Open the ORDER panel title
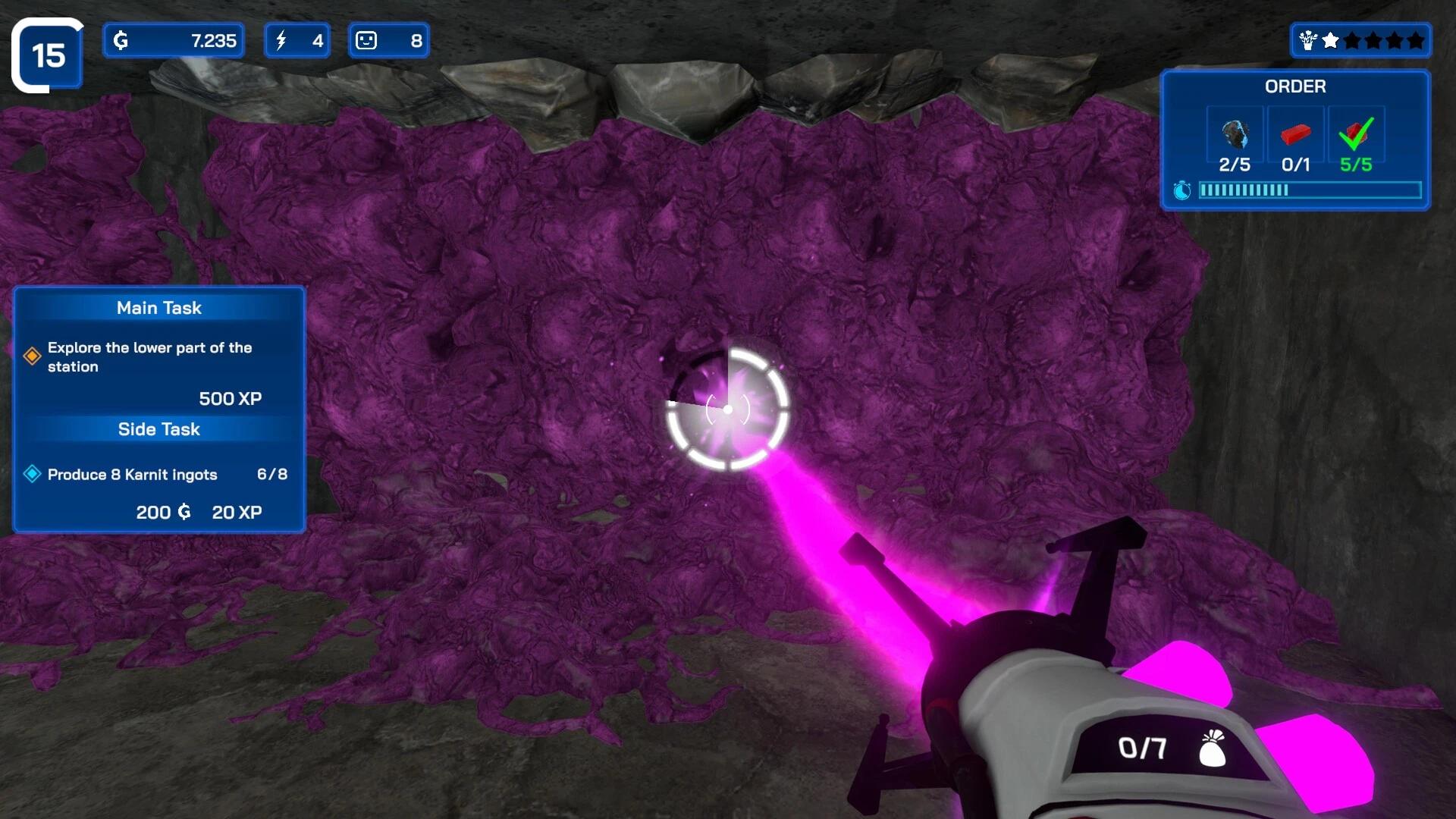Image resolution: width=1456 pixels, height=819 pixels. (x=1294, y=86)
